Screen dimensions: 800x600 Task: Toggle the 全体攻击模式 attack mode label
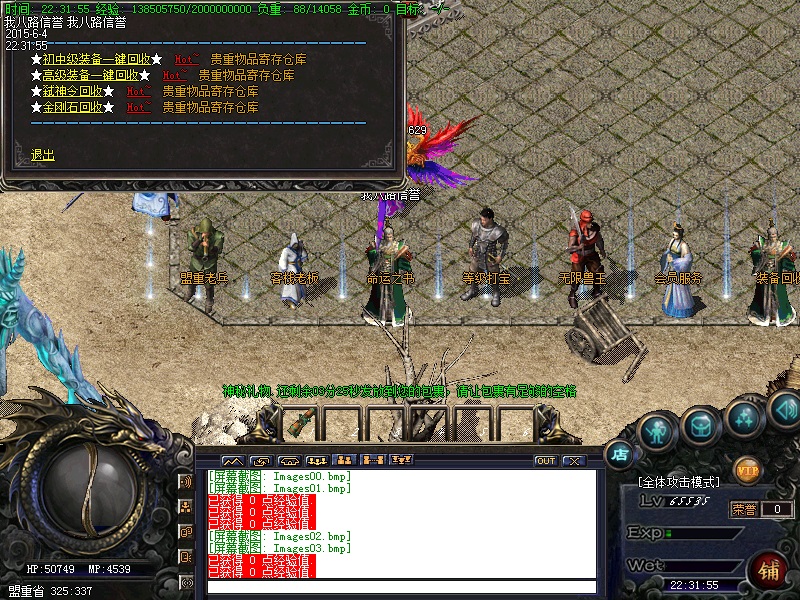pyautogui.click(x=680, y=482)
